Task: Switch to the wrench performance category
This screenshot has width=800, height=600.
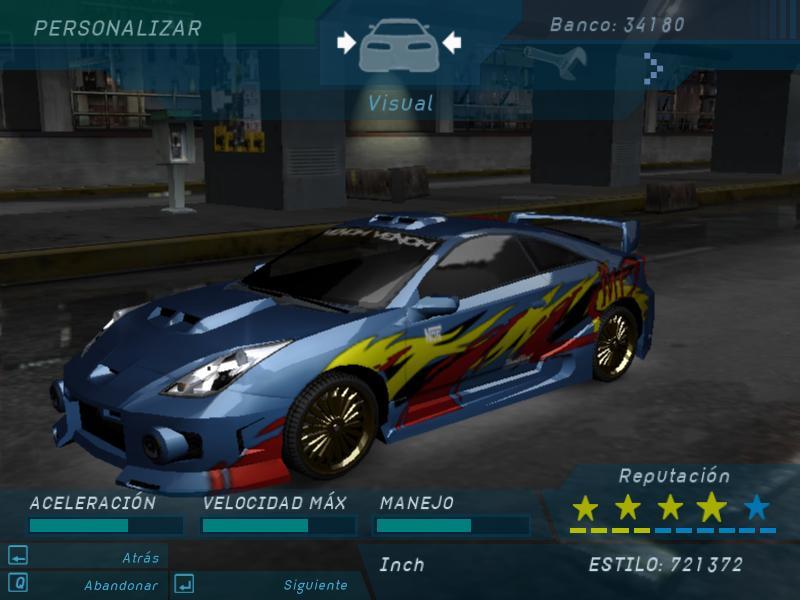Action: 555,62
